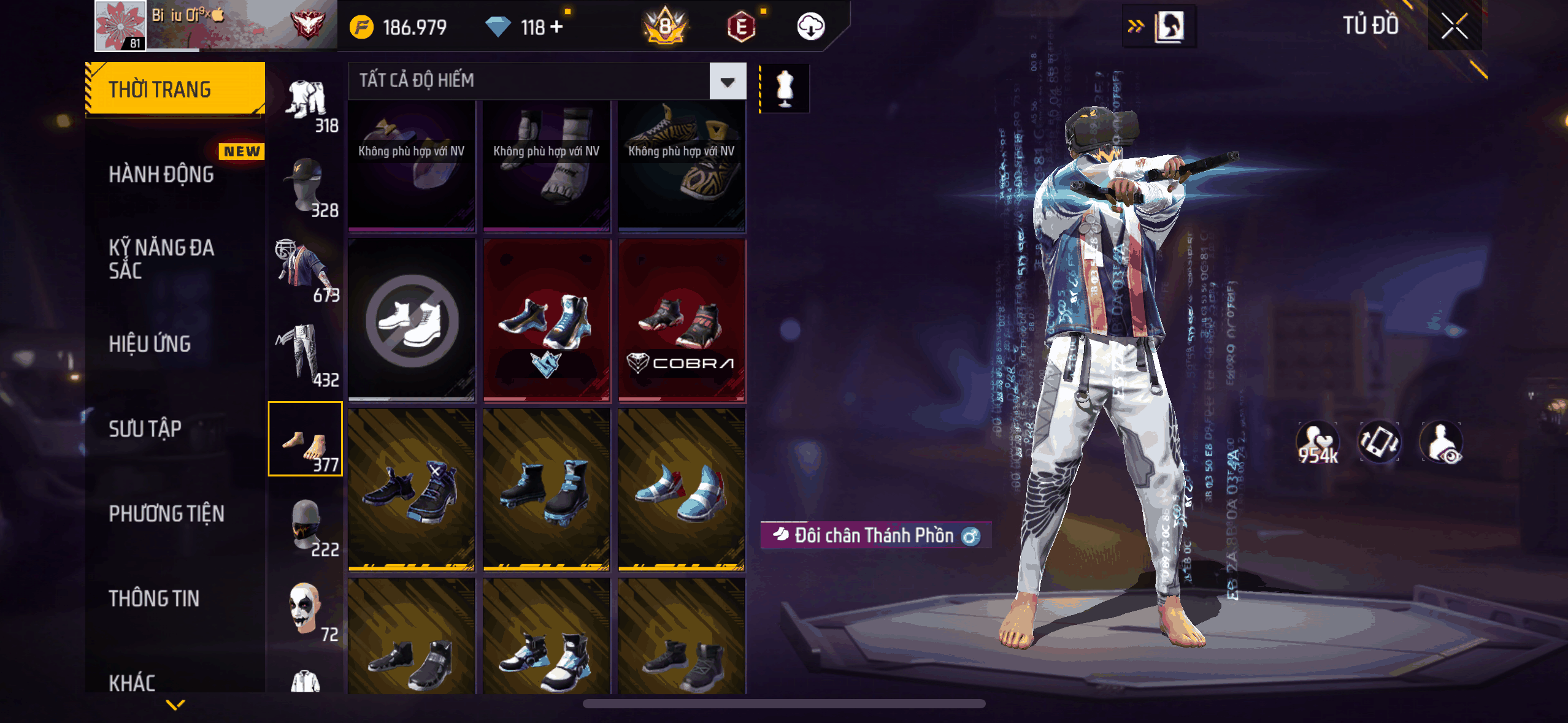Choose the mask category with 222 items
This screenshot has width=1568, height=723.
point(306,525)
